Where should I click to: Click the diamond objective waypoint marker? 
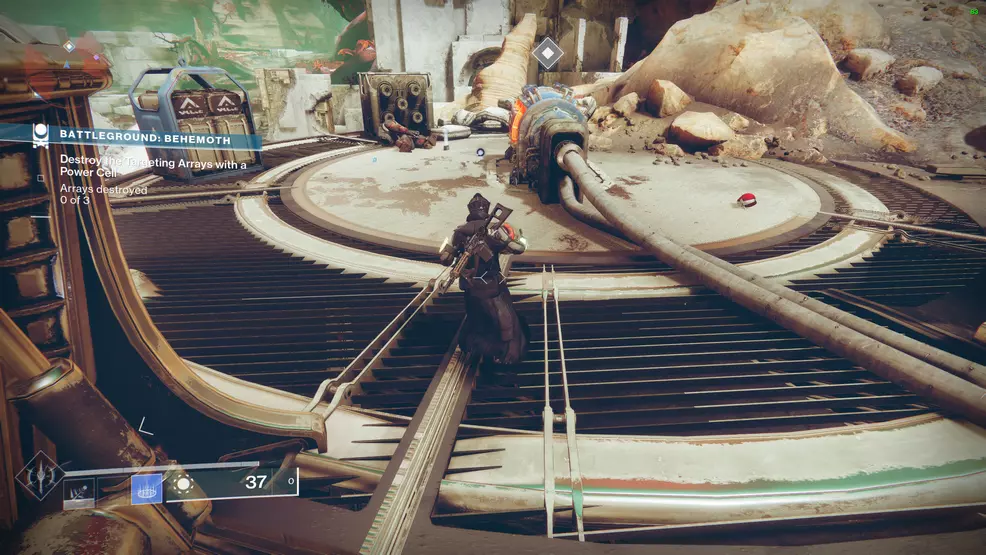tap(547, 52)
